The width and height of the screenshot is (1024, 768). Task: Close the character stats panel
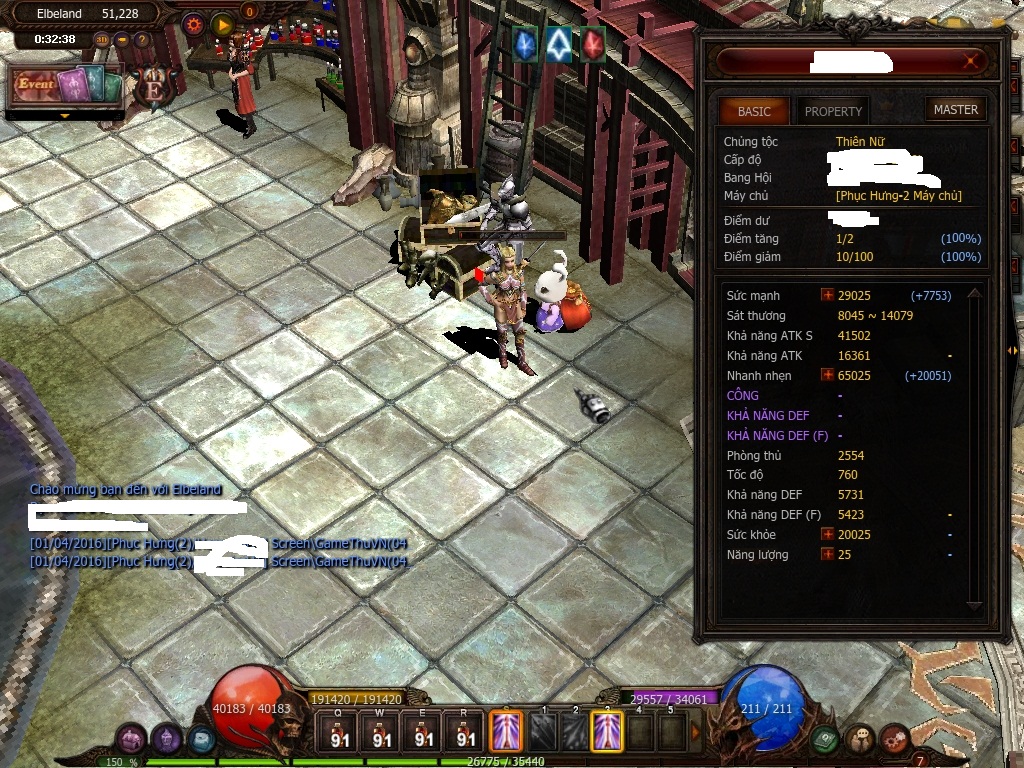tap(969, 63)
